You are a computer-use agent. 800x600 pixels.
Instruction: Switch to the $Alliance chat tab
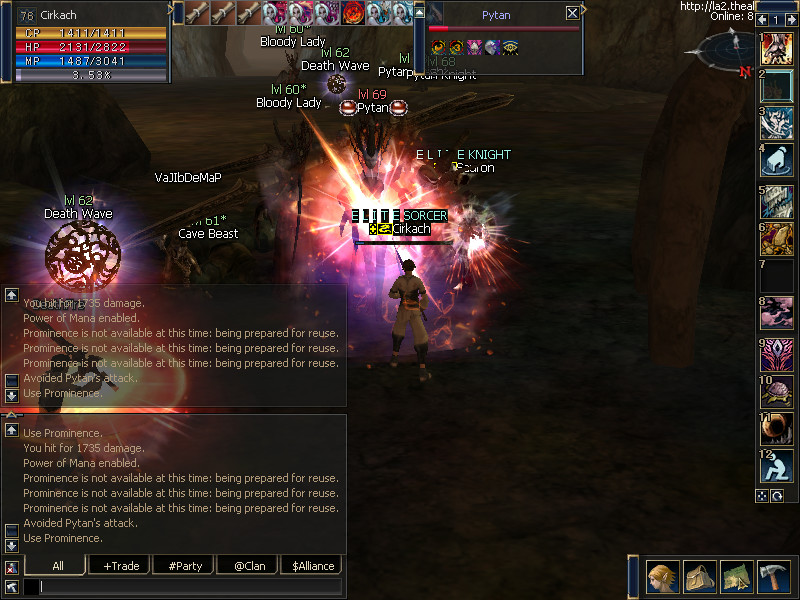pos(313,566)
